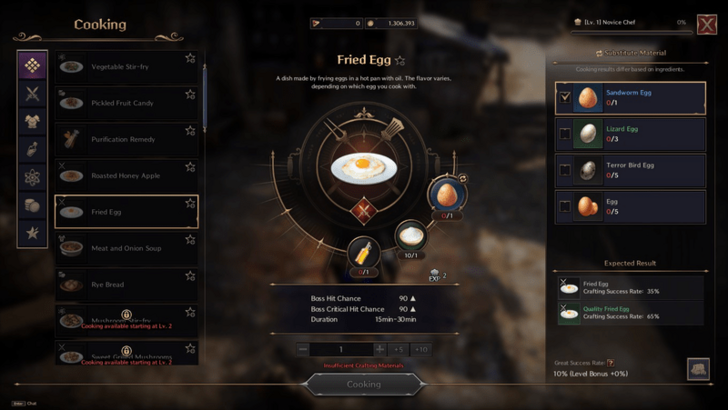Choose the Pickled Fruit Candy recipe
This screenshot has height=410, width=728.
pos(122,103)
